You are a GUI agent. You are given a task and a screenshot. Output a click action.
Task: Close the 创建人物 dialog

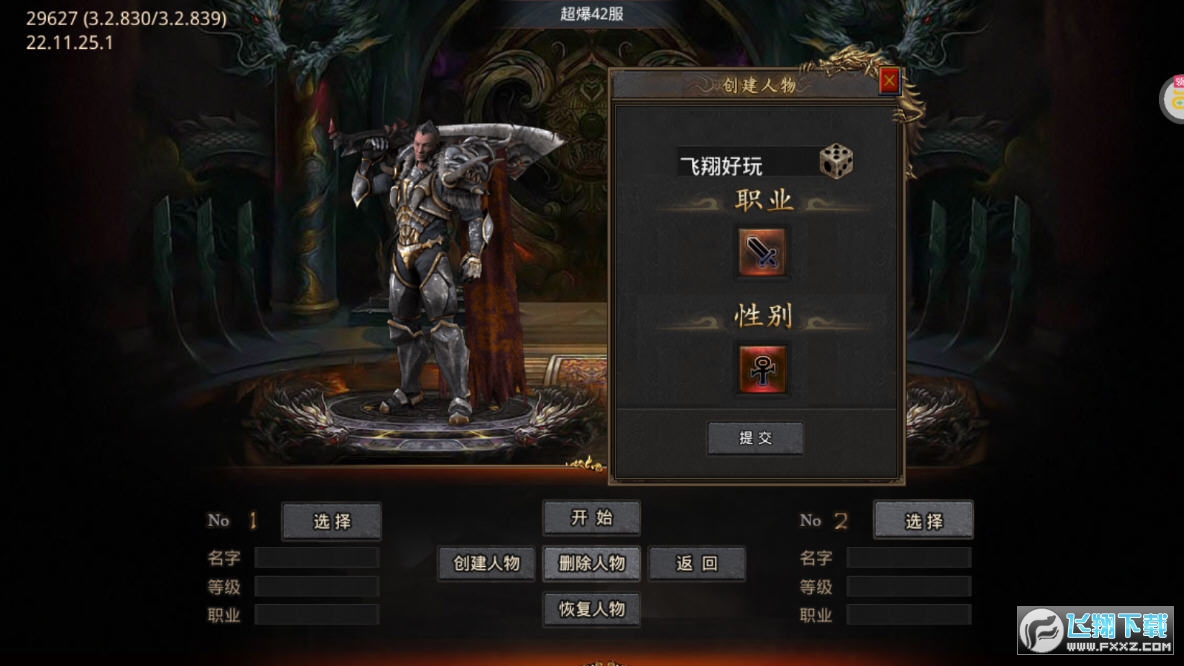889,81
